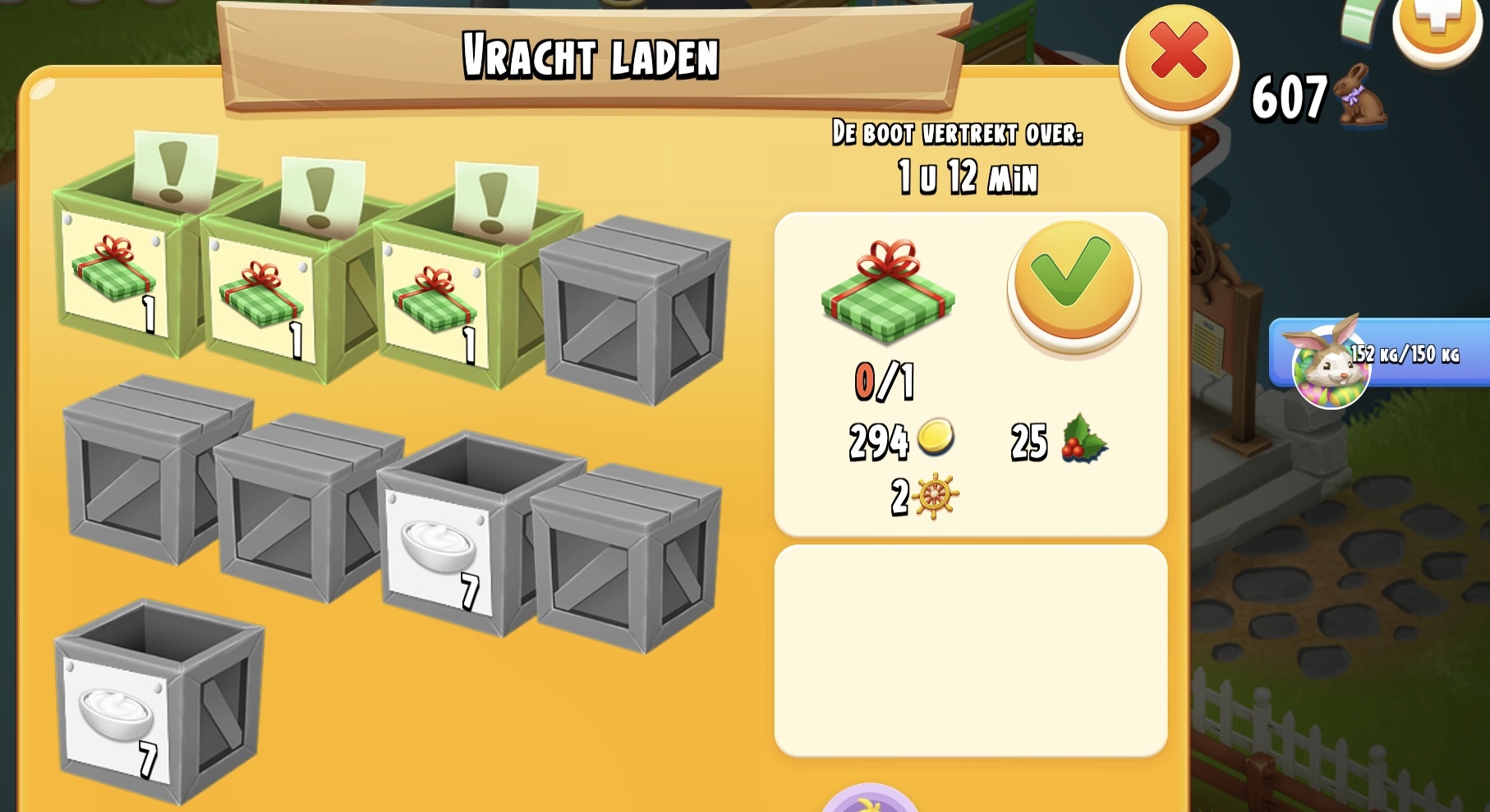Click the purple round button below the panel
The image size is (1490, 812).
869,801
